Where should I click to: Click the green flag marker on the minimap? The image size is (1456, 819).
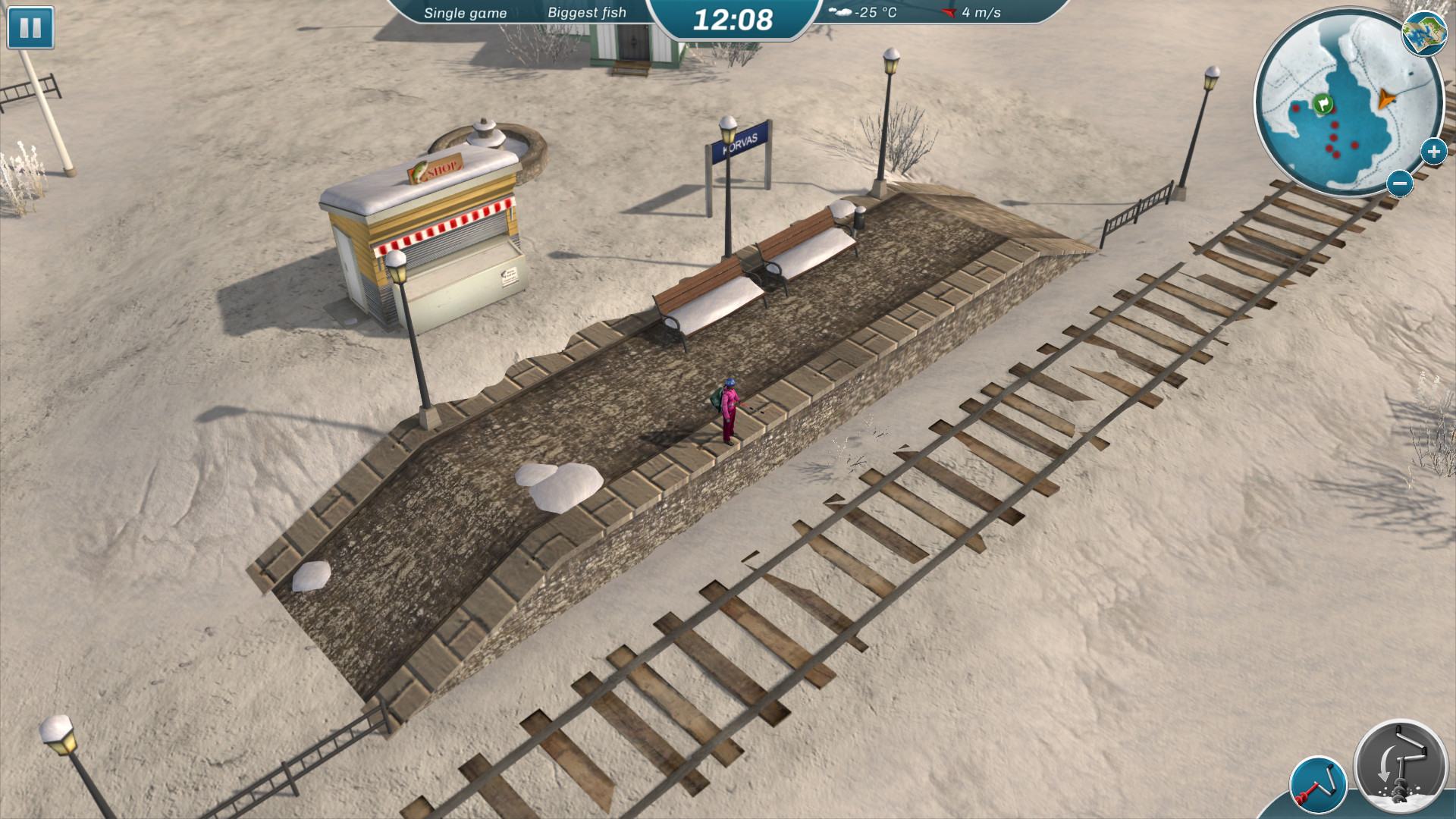[1323, 104]
